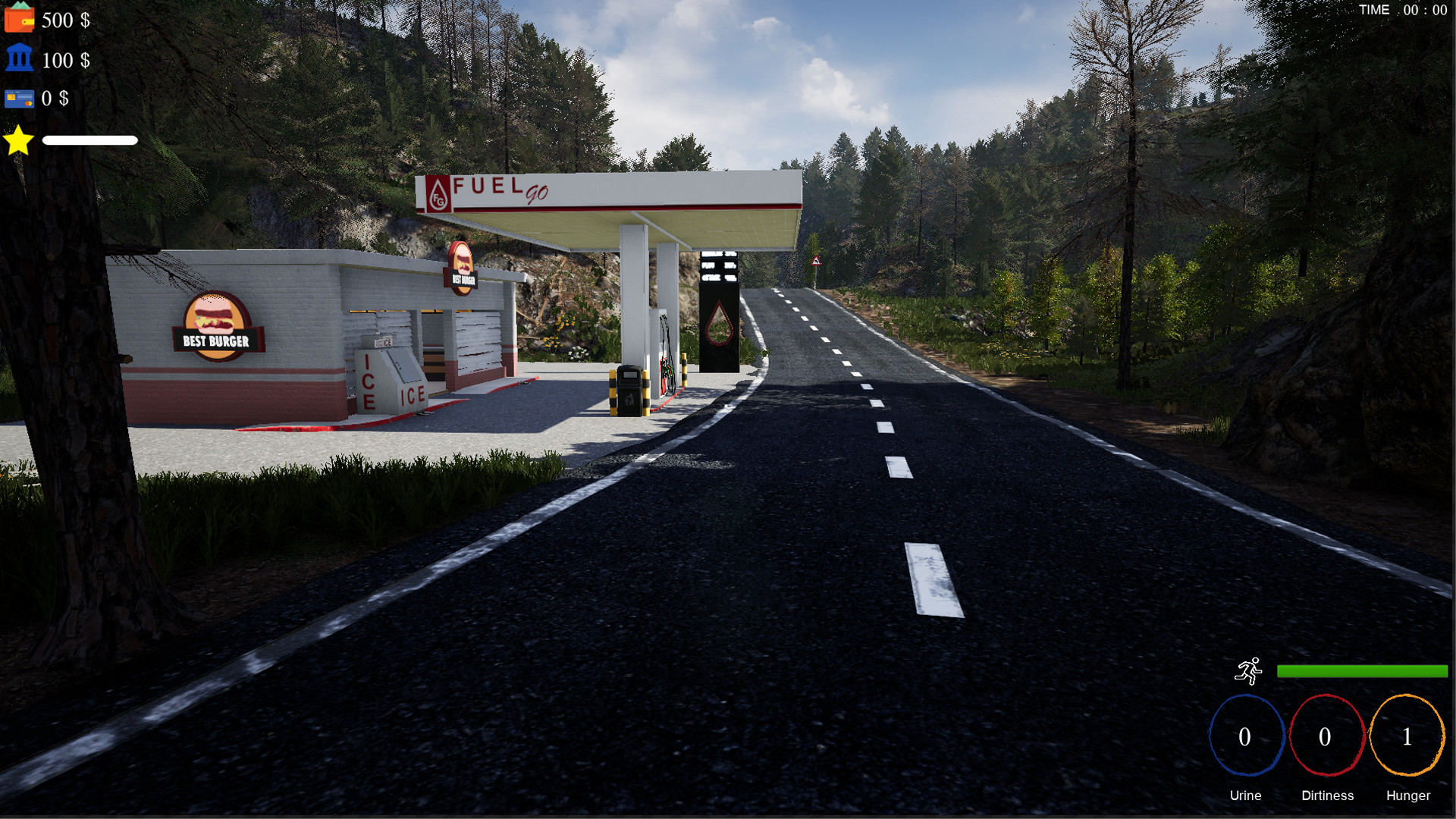
Task: Expand the TIME display in the corner
Action: (1403, 10)
